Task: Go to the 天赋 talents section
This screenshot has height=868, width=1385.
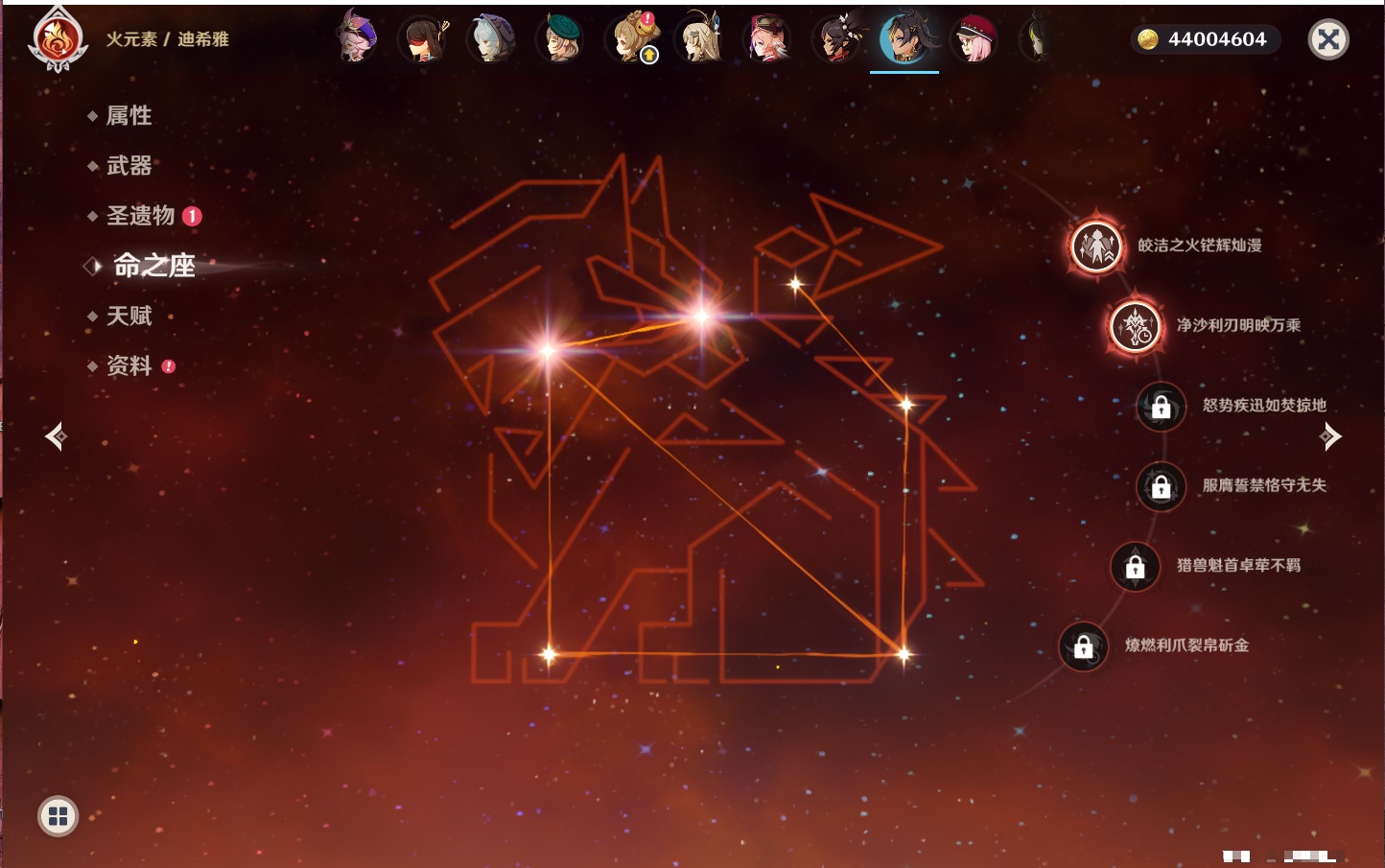Action: [x=129, y=316]
